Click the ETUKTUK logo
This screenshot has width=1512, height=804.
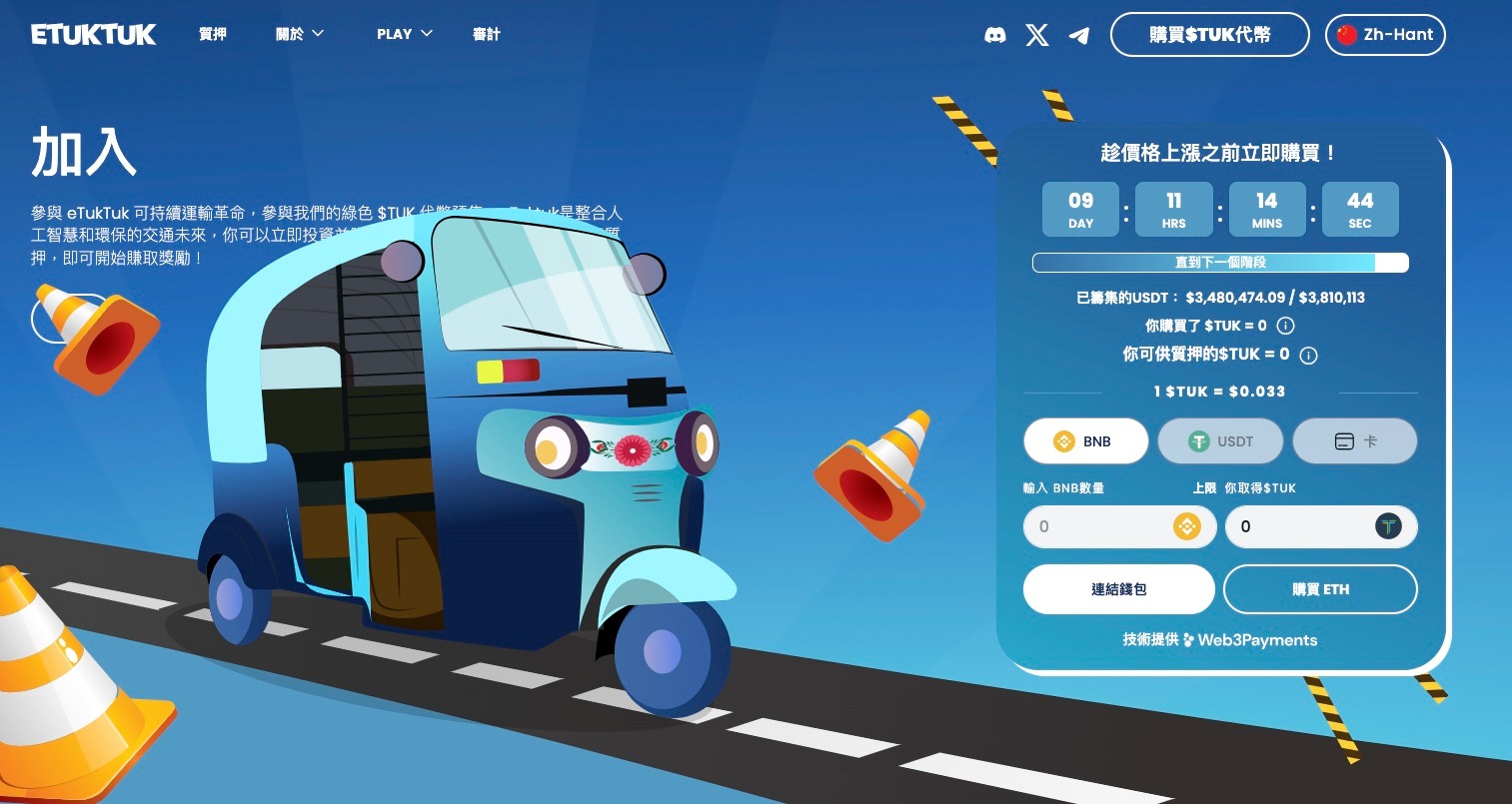93,35
